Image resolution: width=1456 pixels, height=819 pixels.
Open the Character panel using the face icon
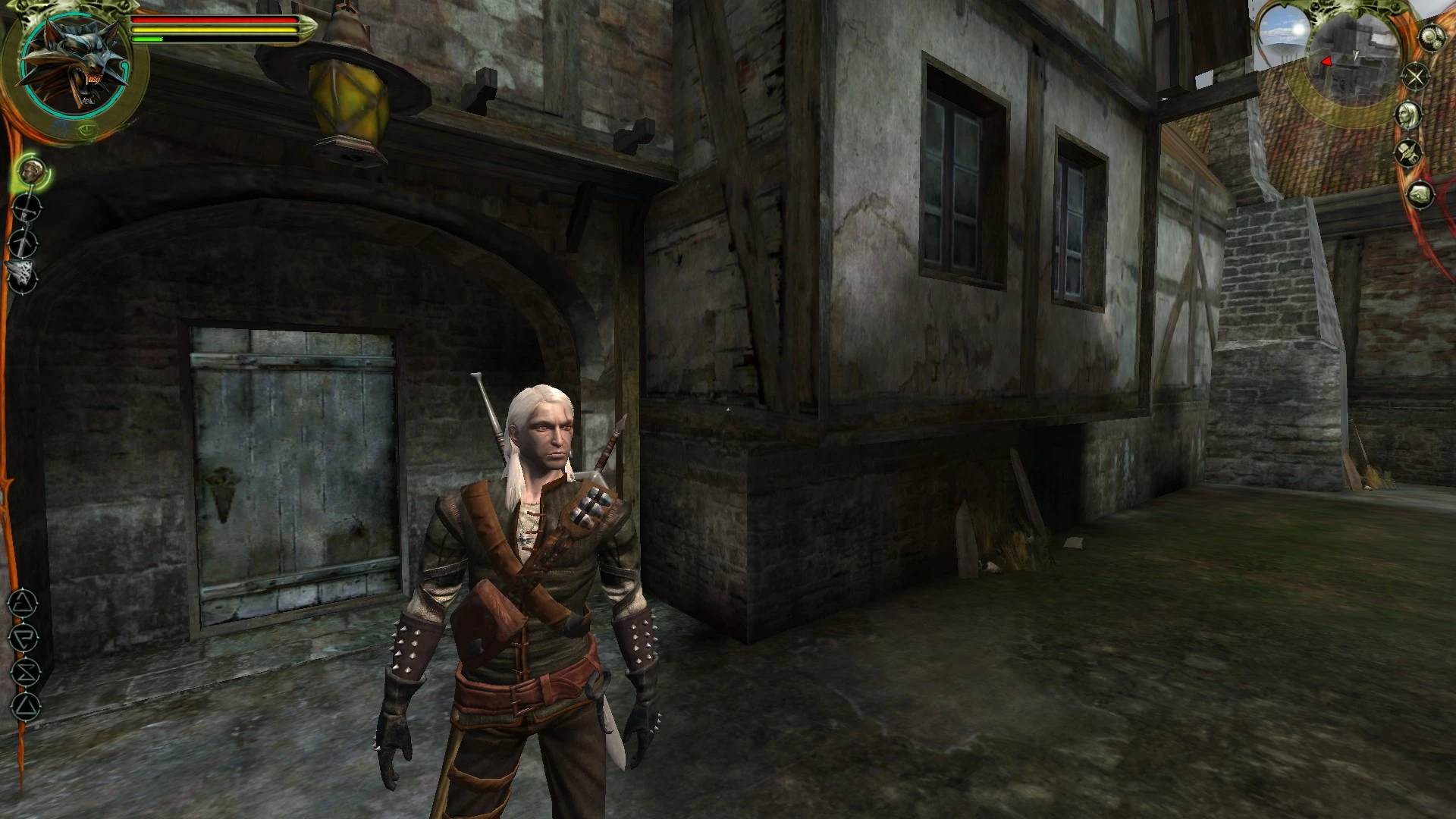(1410, 114)
